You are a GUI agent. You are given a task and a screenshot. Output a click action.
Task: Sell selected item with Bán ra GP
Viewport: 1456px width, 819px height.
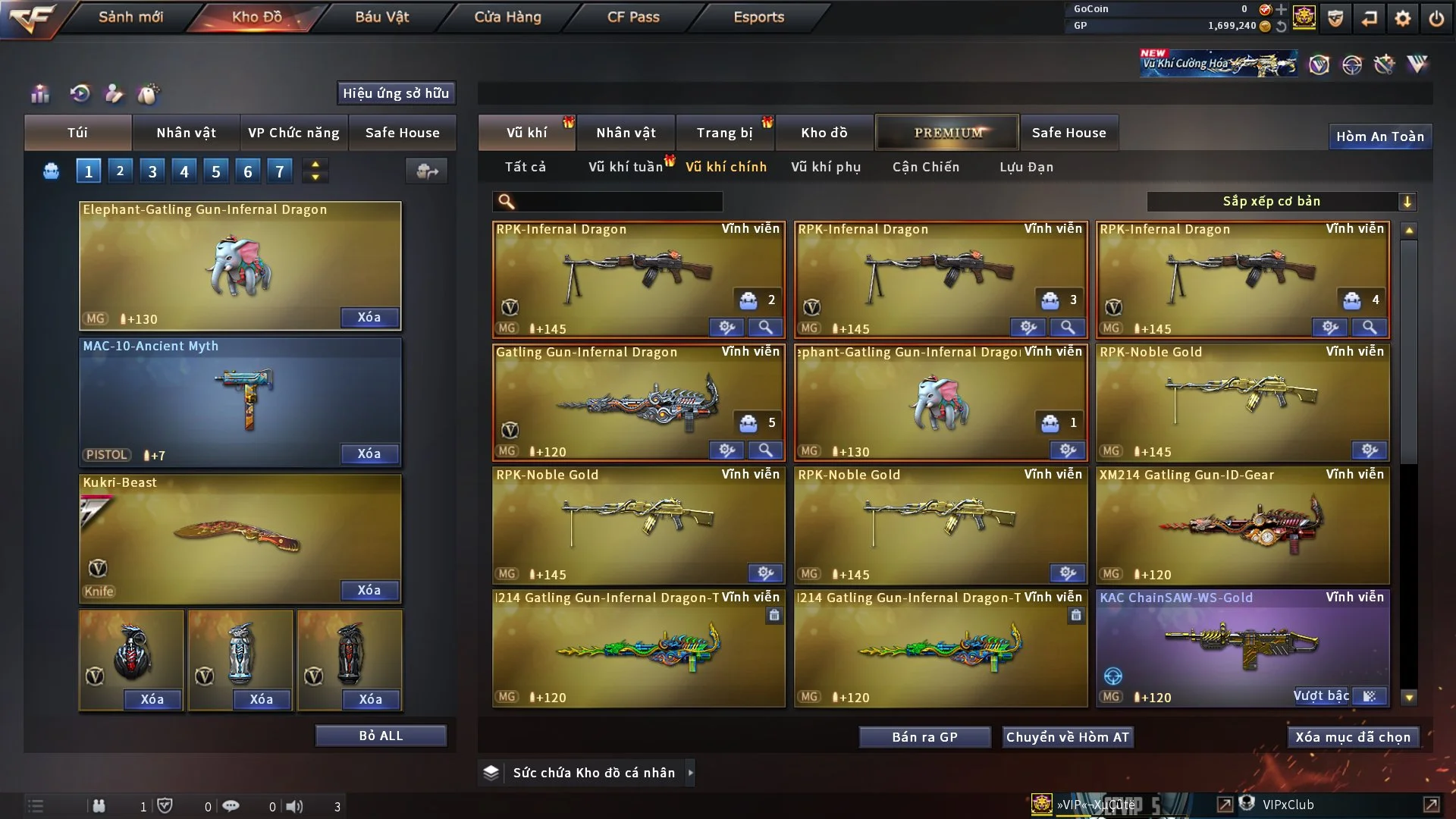tap(924, 737)
